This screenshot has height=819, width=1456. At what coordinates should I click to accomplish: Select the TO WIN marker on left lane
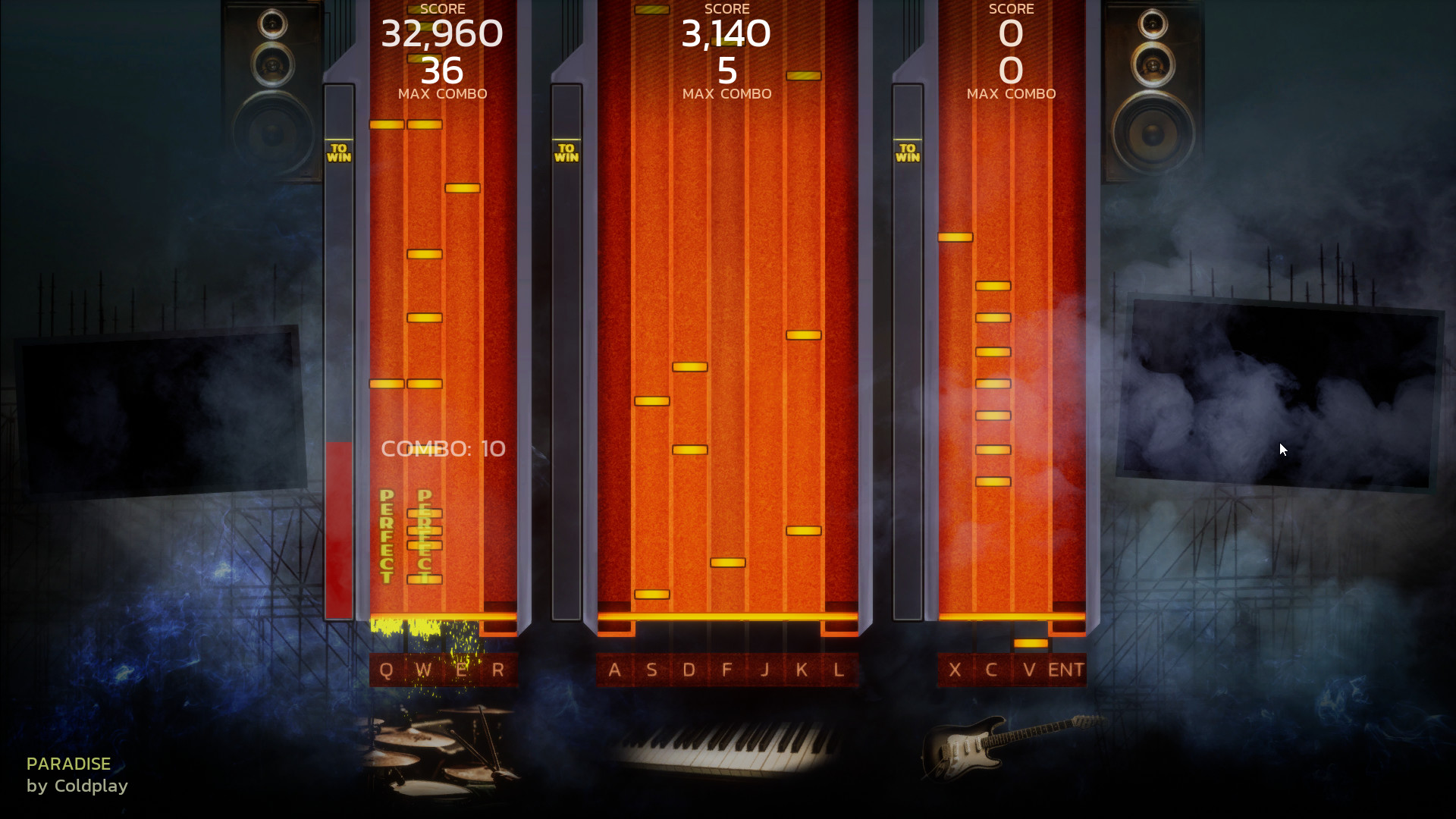pyautogui.click(x=339, y=152)
